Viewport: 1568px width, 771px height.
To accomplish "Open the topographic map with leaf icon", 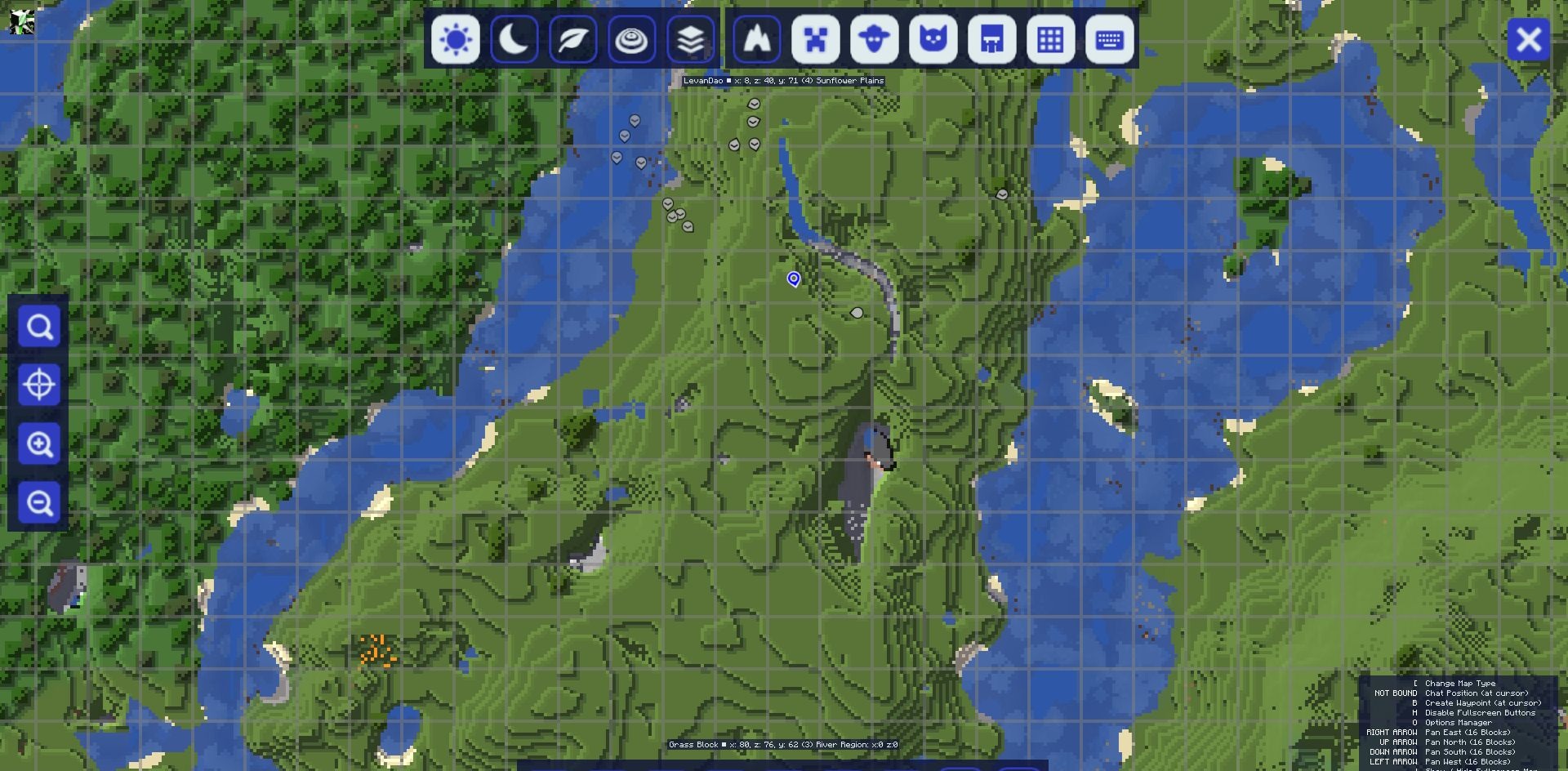I will 572,39.
